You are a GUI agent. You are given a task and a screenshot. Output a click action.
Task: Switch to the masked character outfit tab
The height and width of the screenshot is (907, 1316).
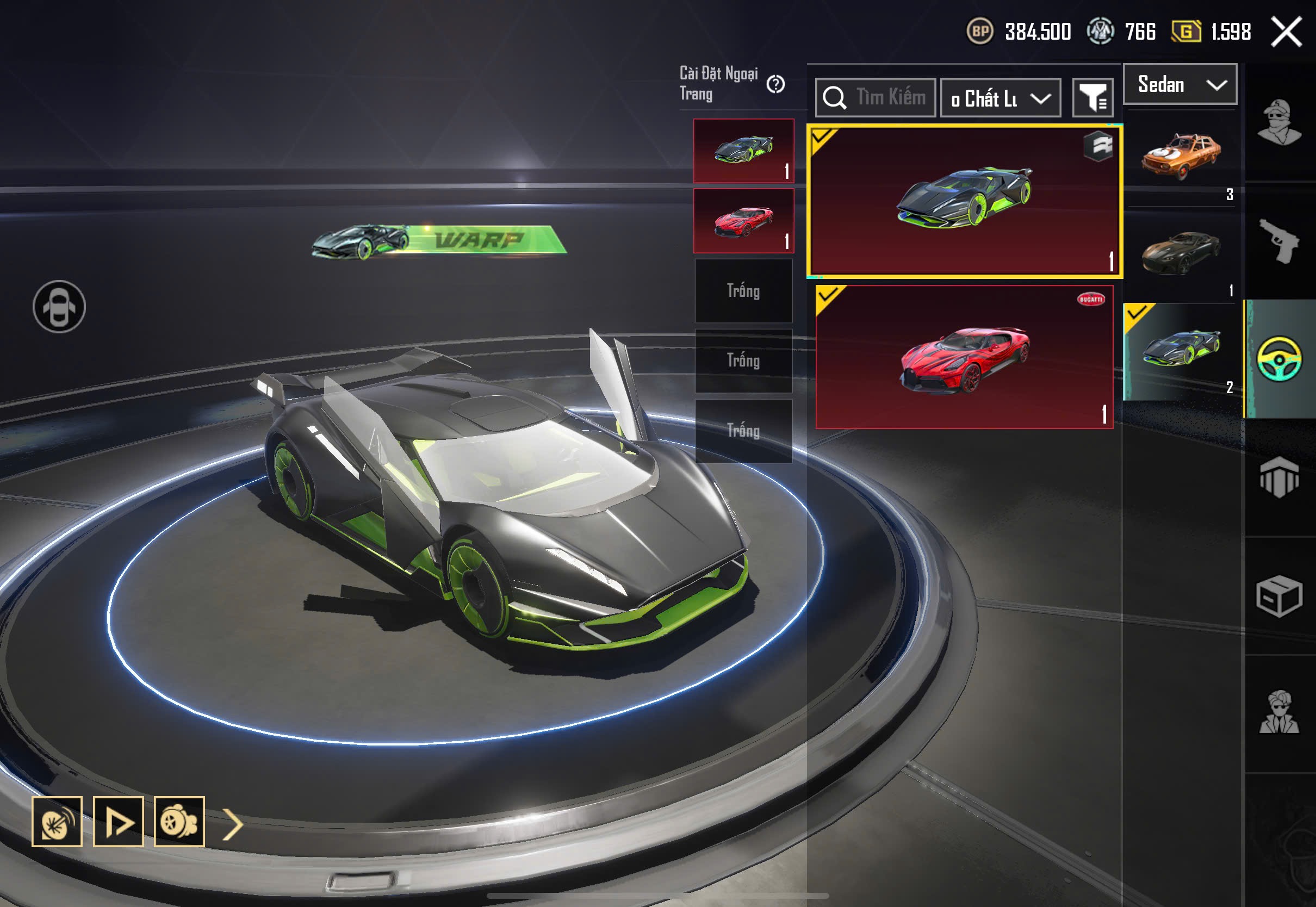[x=1279, y=122]
